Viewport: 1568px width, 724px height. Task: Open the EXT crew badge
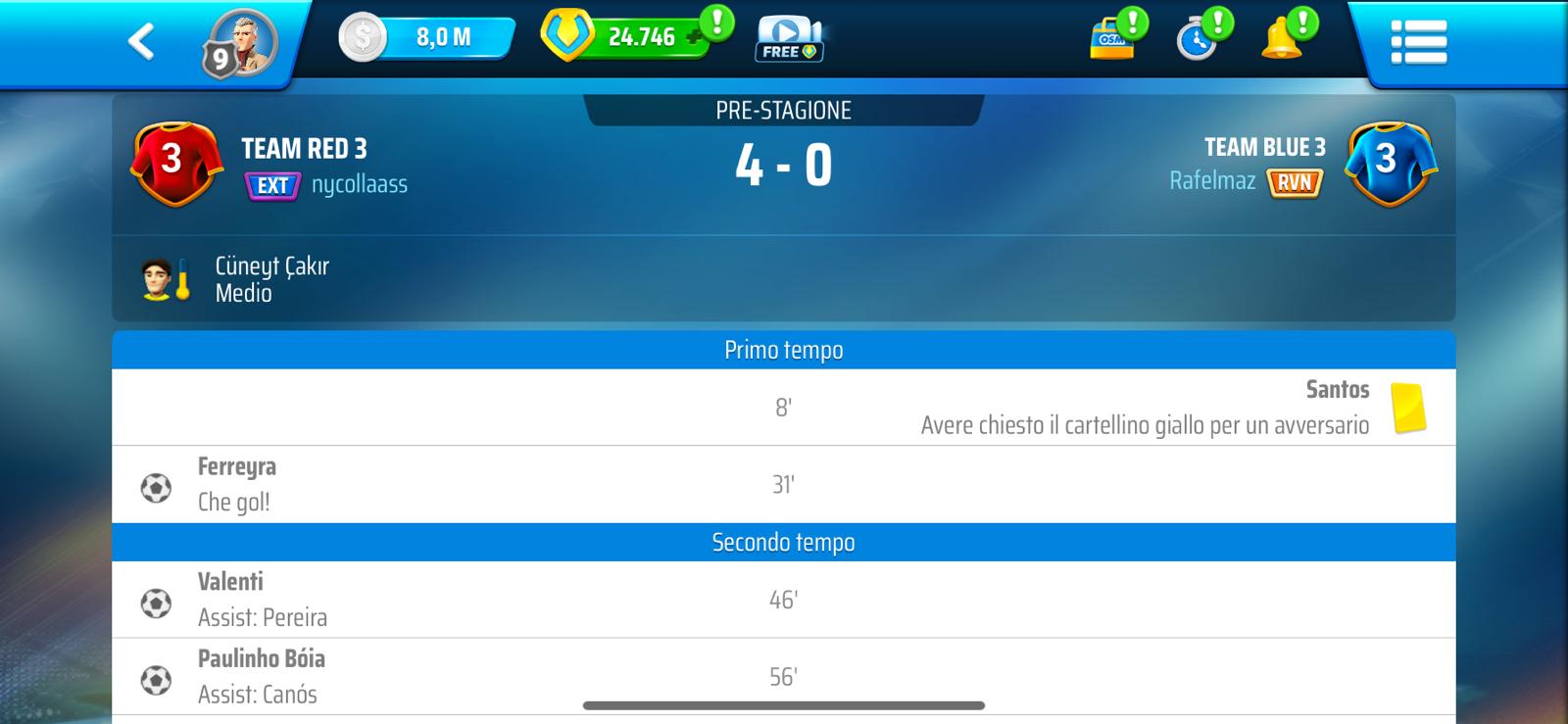tap(272, 185)
